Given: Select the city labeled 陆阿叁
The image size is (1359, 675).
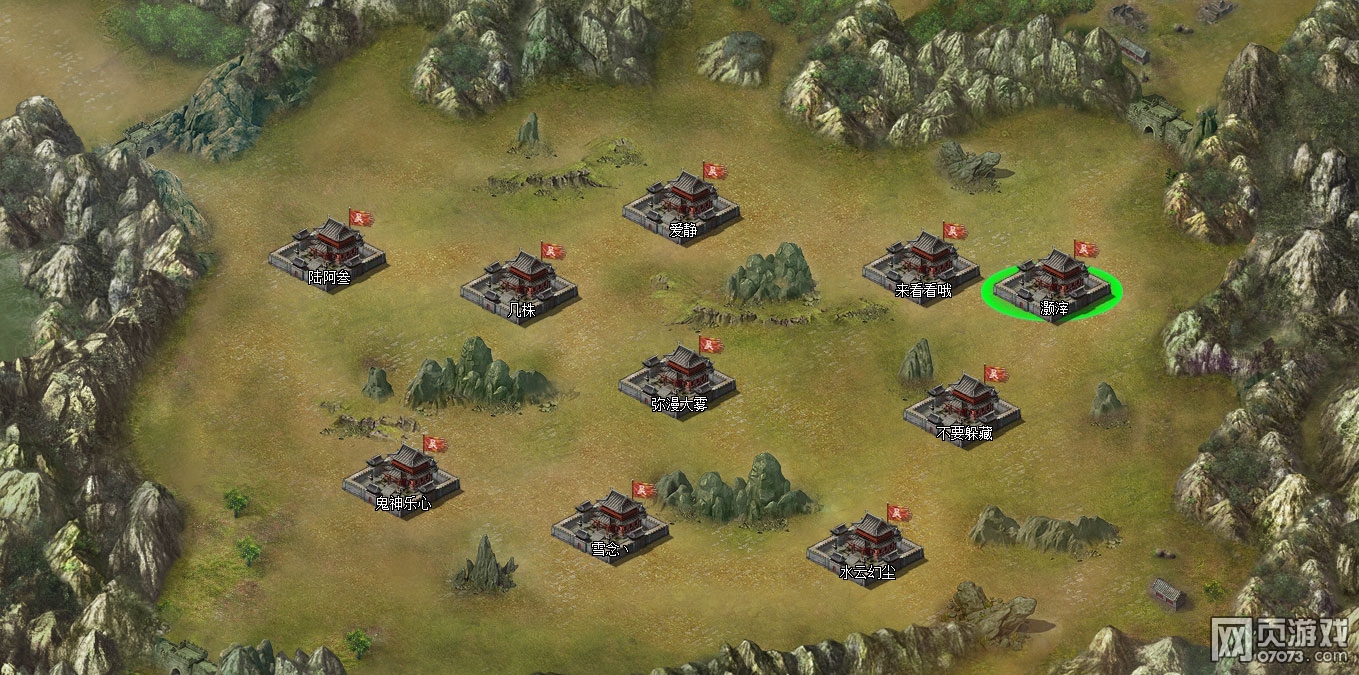Looking at the screenshot, I should [327, 250].
